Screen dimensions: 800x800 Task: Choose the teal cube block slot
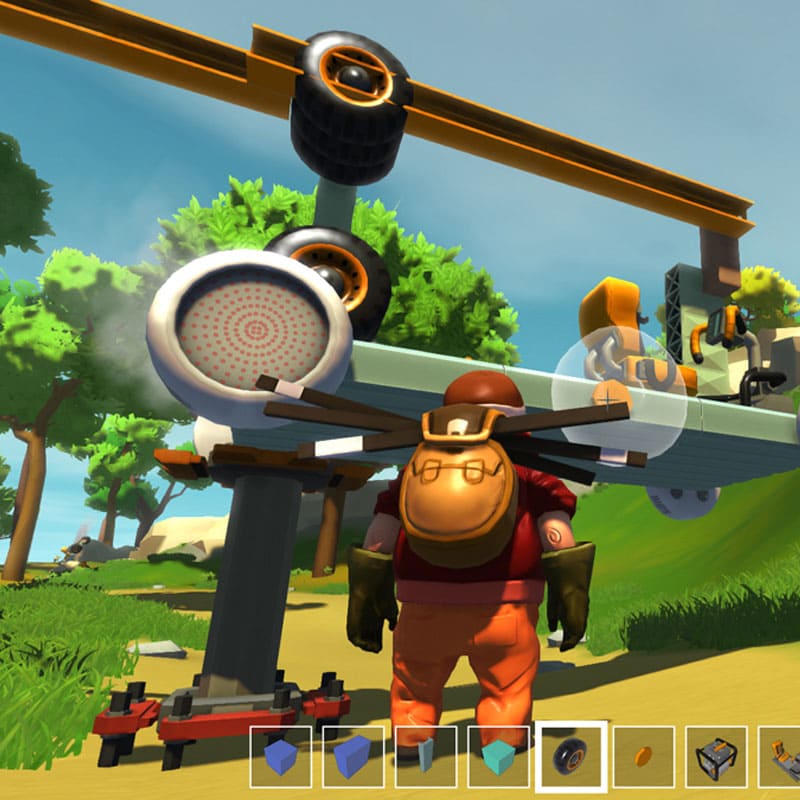[499, 757]
